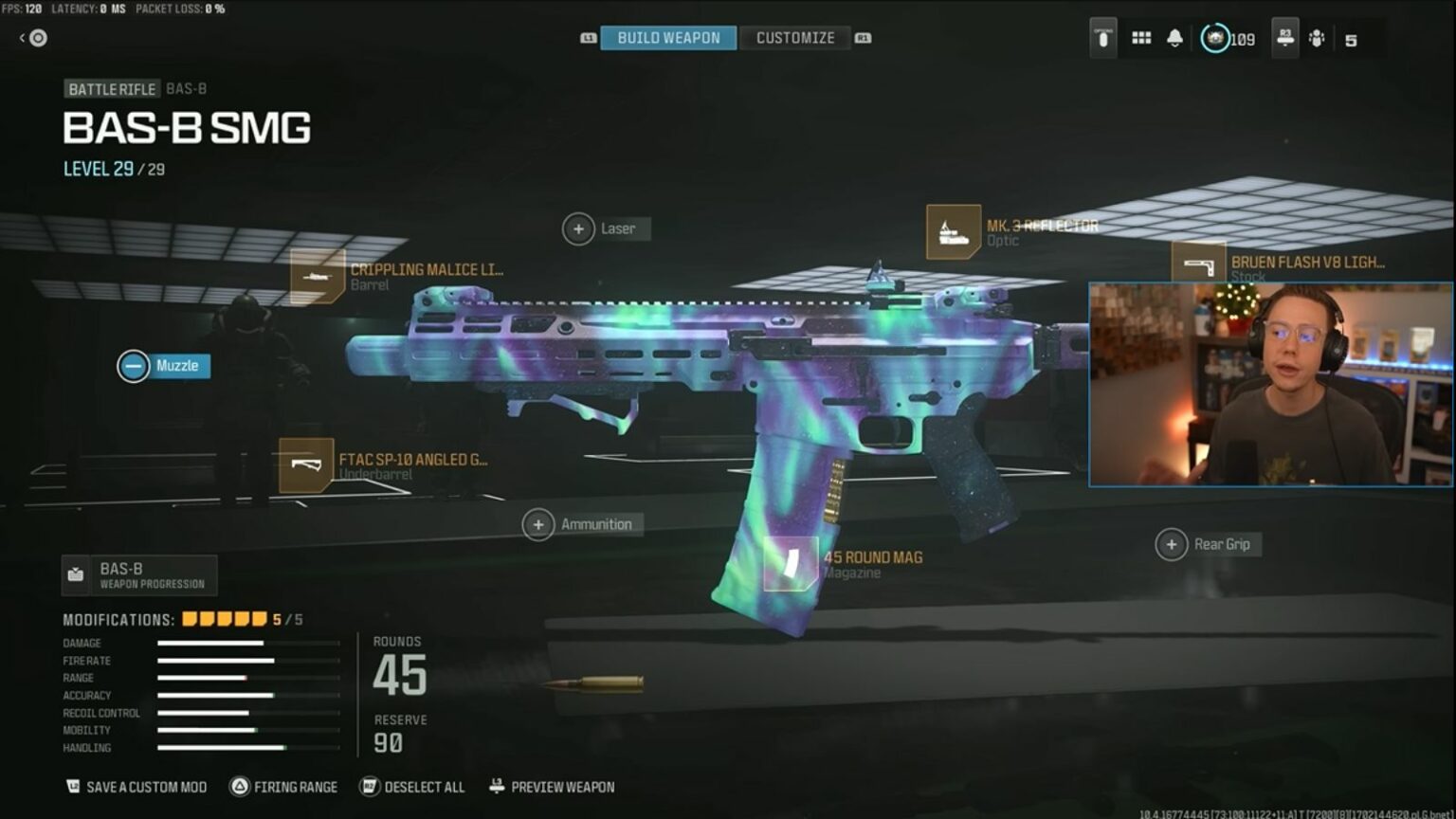The height and width of the screenshot is (819, 1456).
Task: Click the BAS-B Weapon Progression crate icon
Action: pyautogui.click(x=78, y=572)
